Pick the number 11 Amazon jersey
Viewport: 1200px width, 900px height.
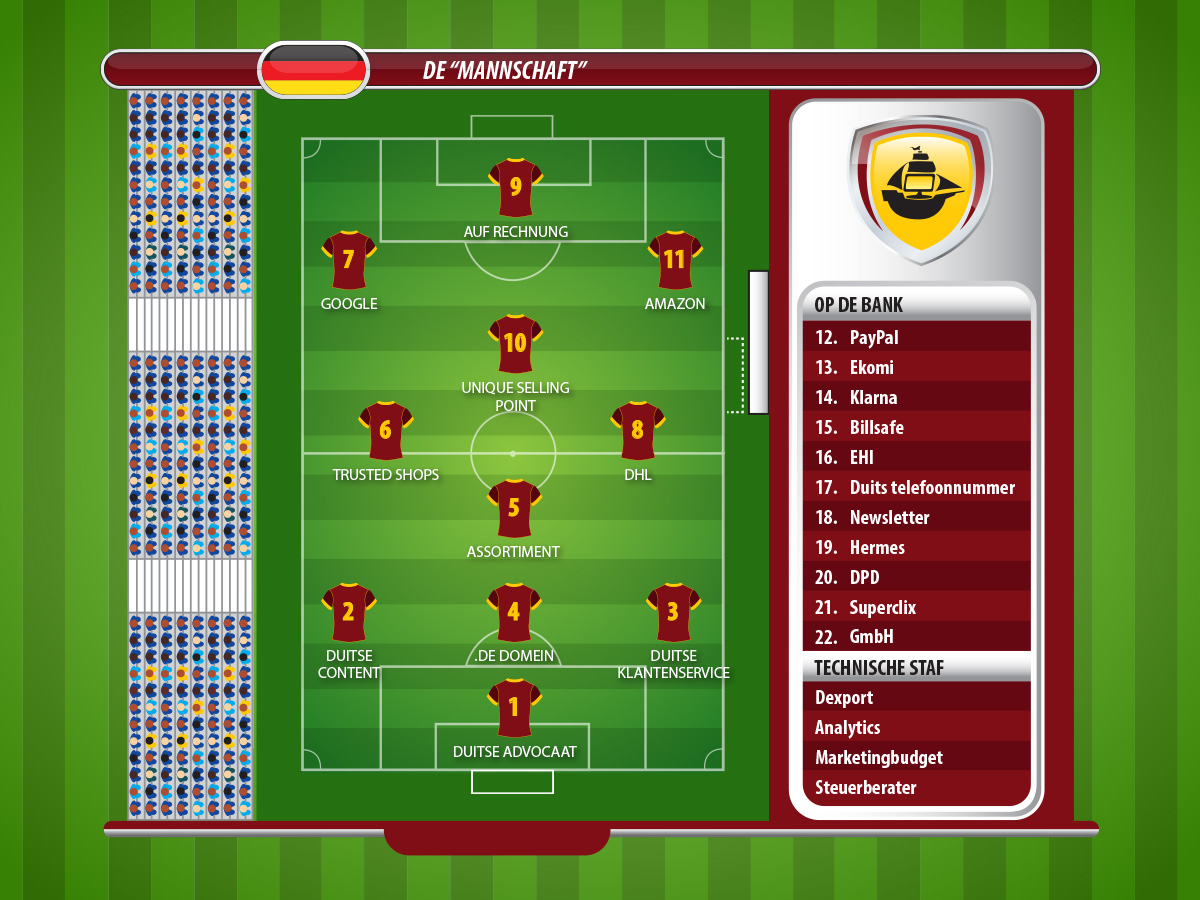coord(675,260)
